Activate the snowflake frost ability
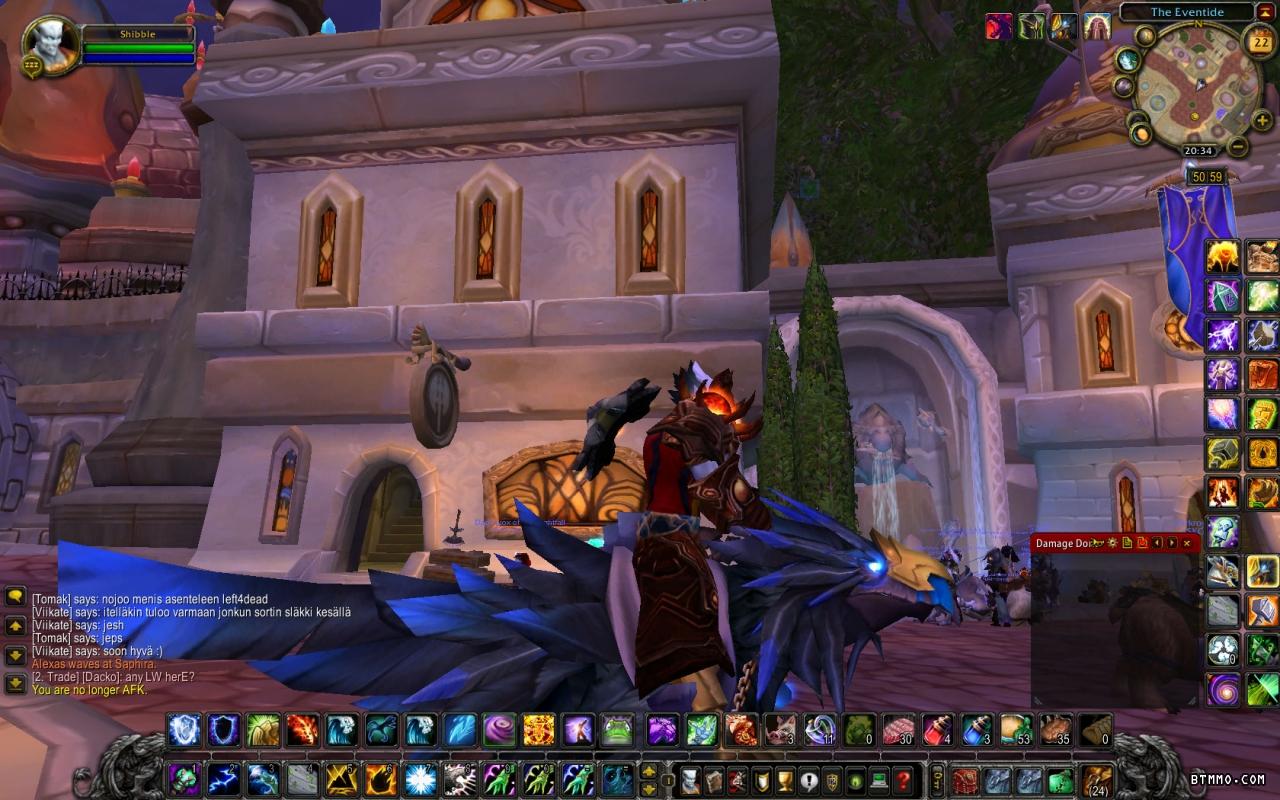Screen dimensions: 1280x800 click(x=419, y=779)
